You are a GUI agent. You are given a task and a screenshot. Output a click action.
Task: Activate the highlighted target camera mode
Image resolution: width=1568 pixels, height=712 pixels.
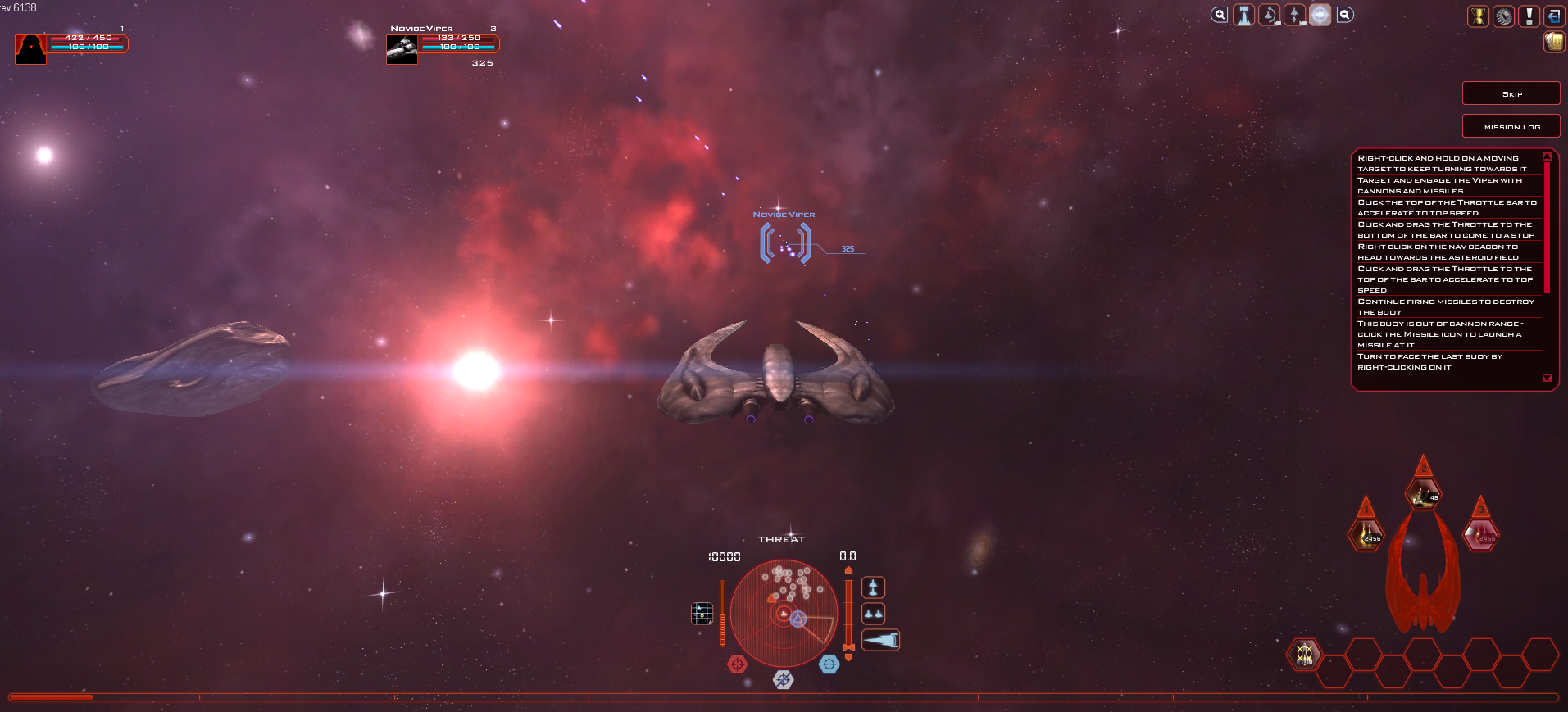click(1320, 15)
